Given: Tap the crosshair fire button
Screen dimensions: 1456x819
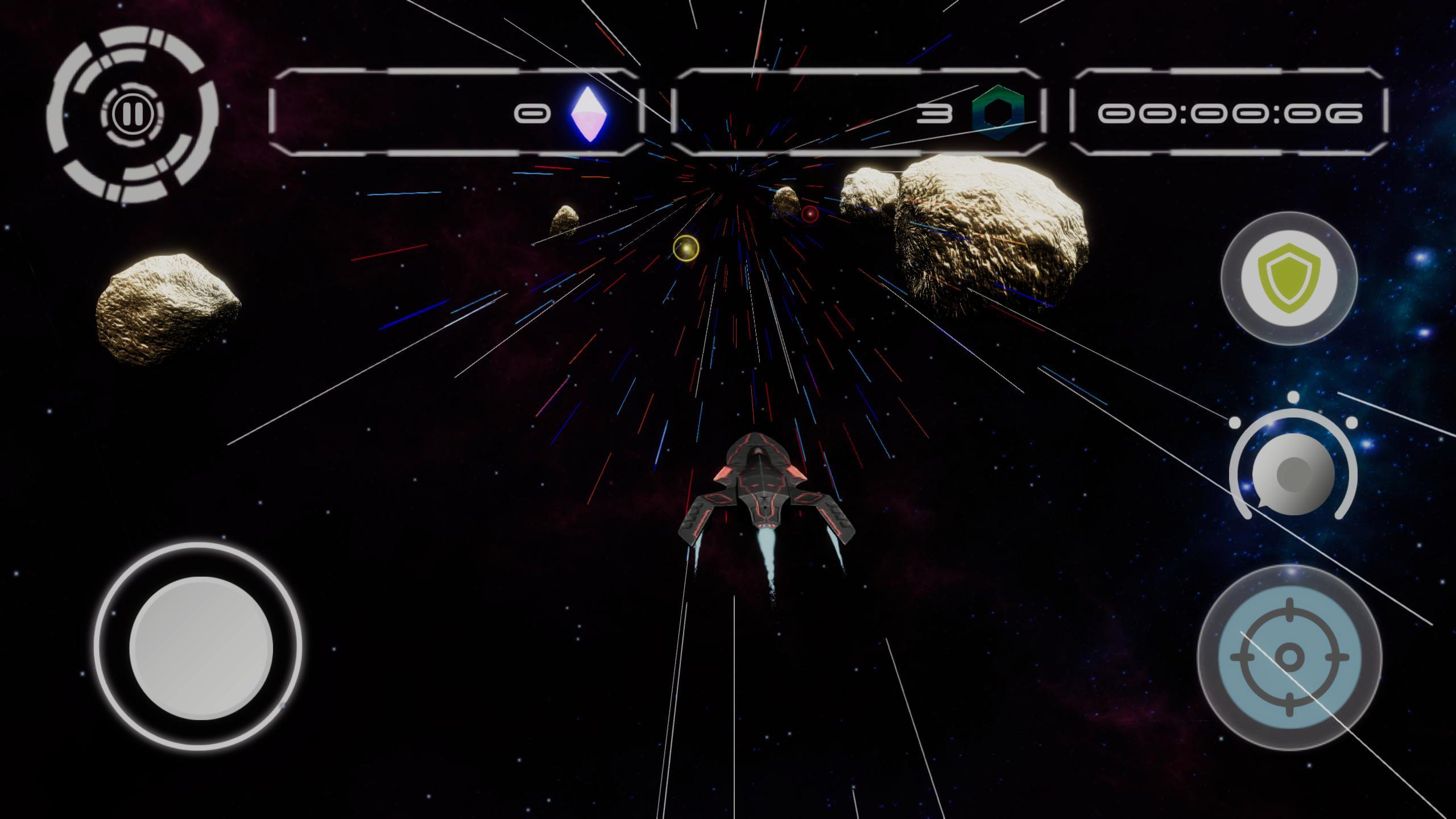Looking at the screenshot, I should click(x=1289, y=657).
